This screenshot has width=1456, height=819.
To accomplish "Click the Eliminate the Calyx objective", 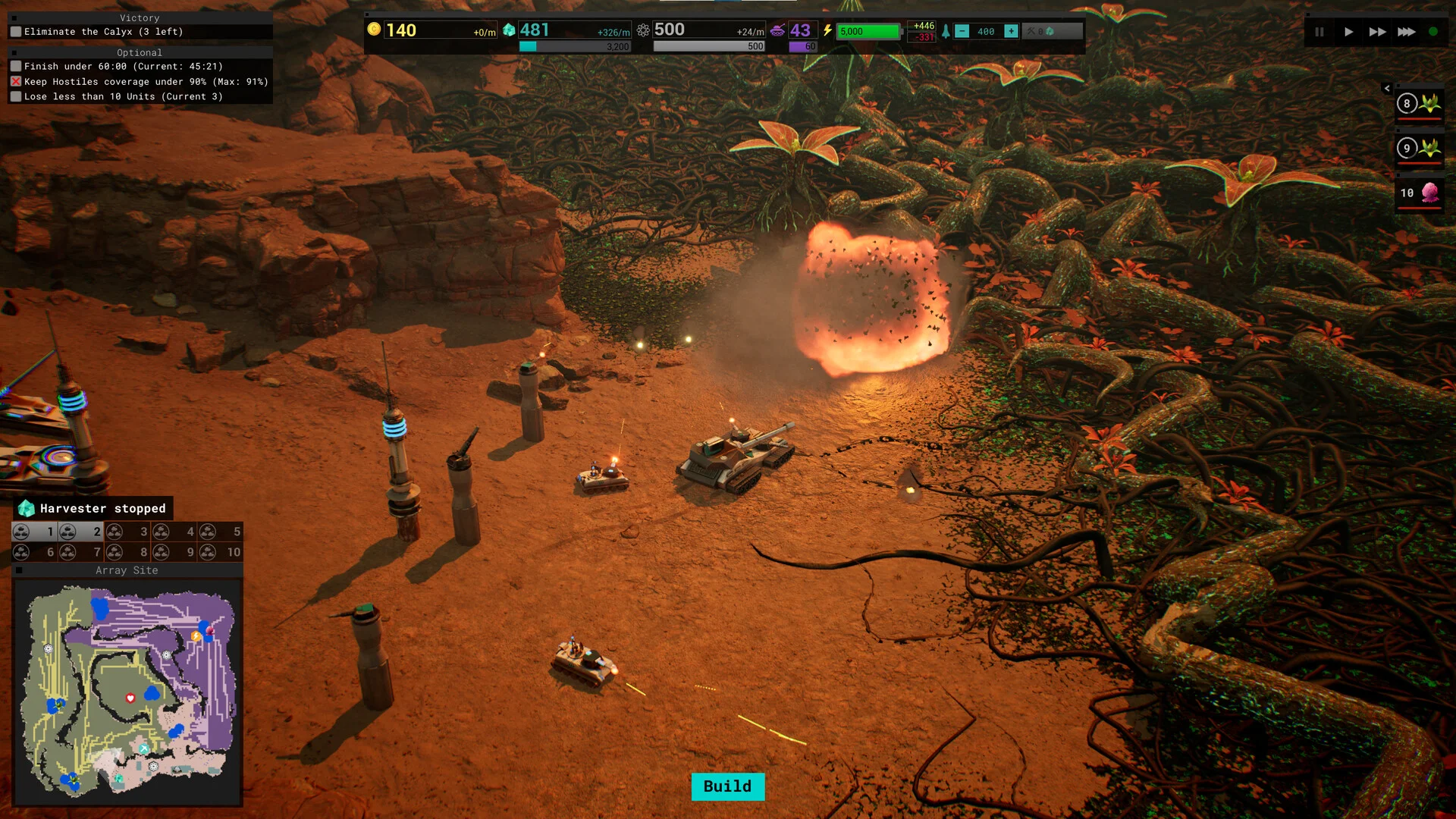I will pos(103,32).
